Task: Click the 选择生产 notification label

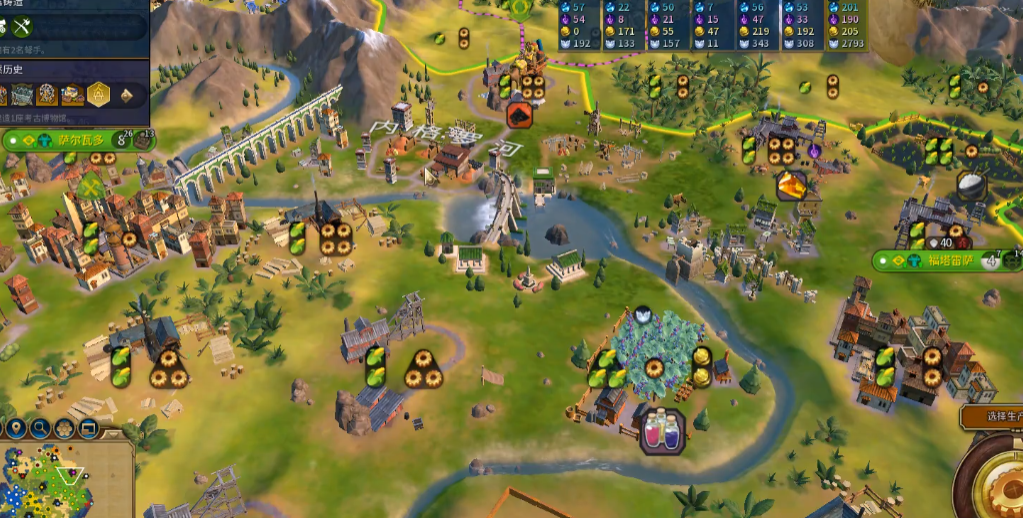Action: (990, 416)
